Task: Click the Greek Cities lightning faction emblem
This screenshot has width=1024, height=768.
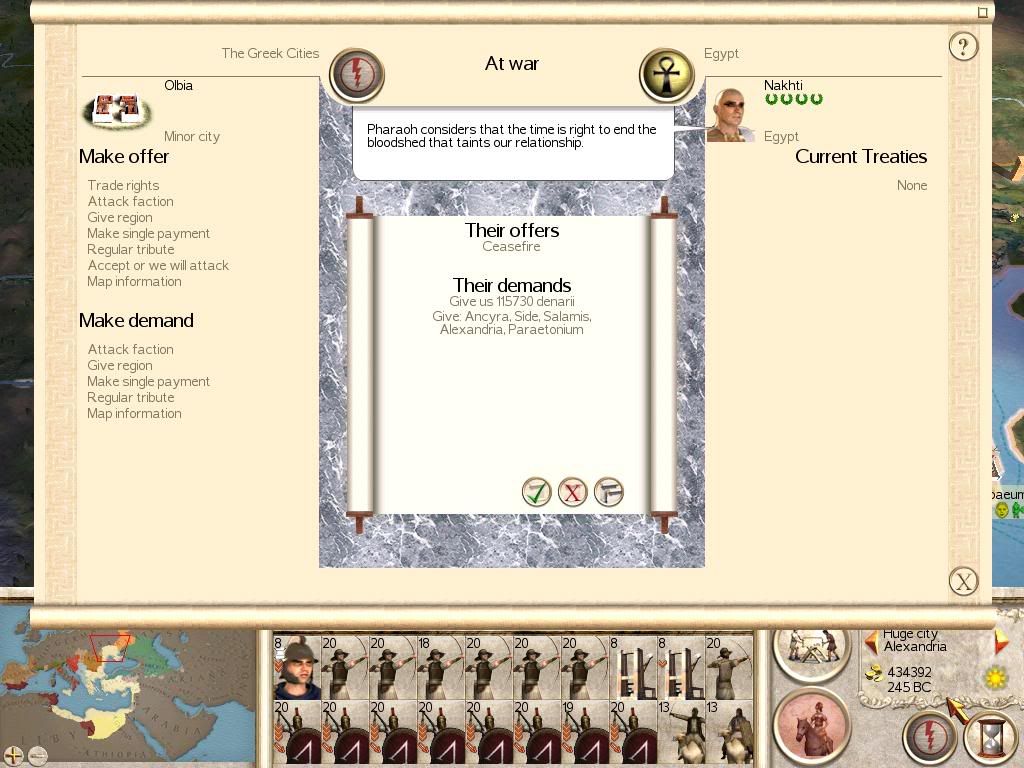Action: (357, 75)
